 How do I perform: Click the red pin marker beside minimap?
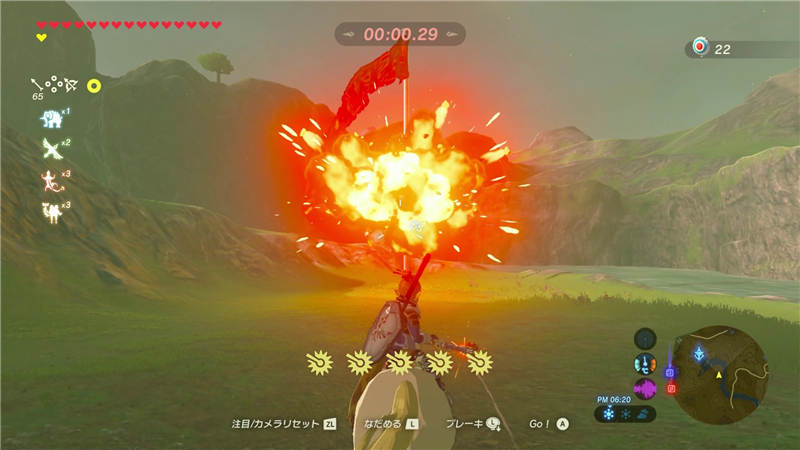(671, 388)
